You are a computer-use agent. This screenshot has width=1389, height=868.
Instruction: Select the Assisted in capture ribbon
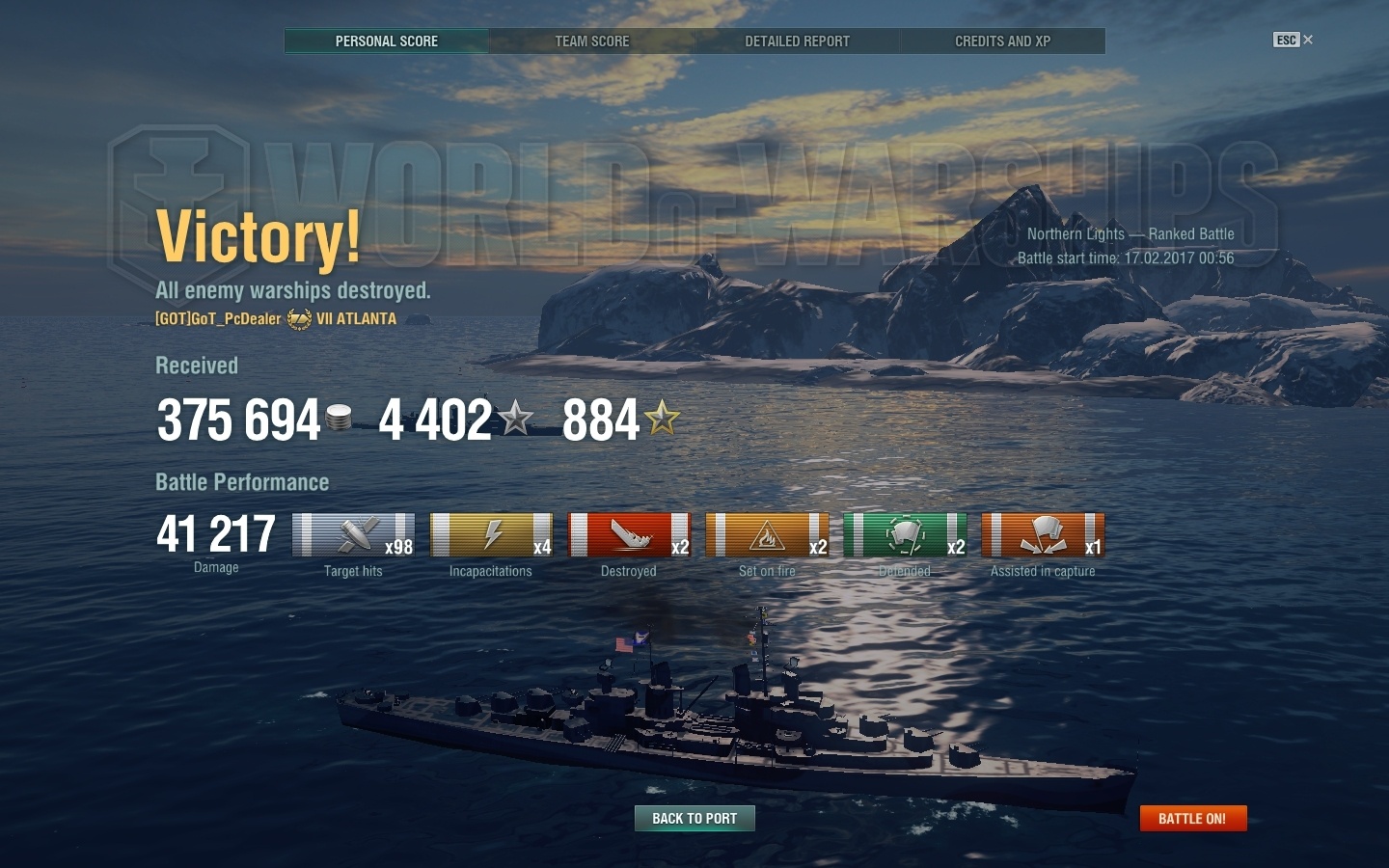coord(1043,535)
